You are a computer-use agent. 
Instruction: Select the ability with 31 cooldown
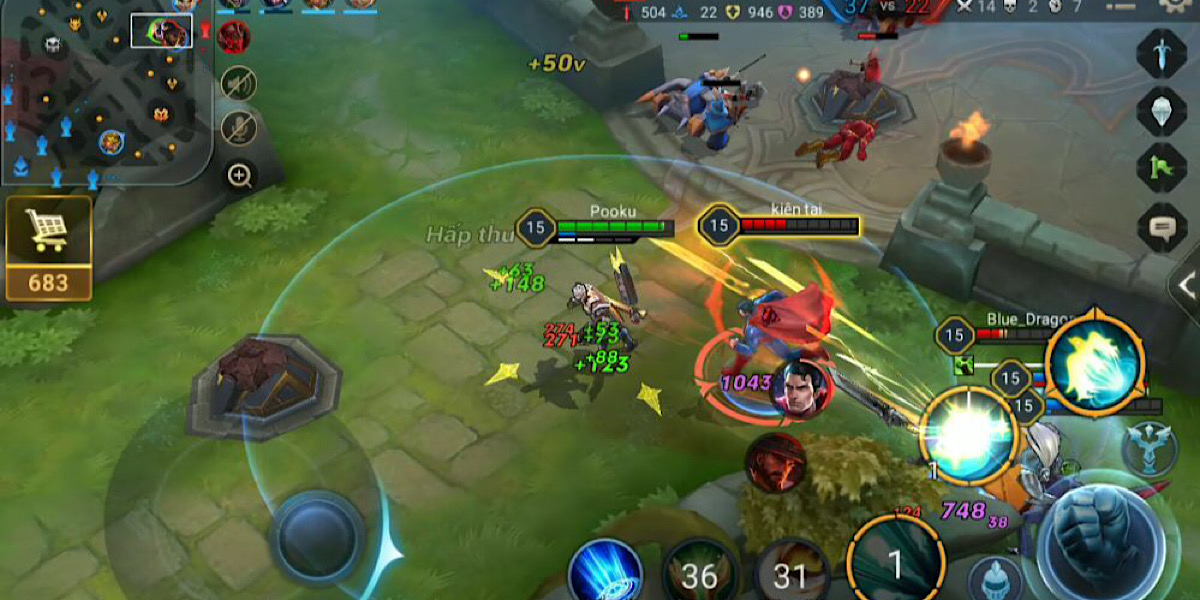pyautogui.click(x=791, y=573)
